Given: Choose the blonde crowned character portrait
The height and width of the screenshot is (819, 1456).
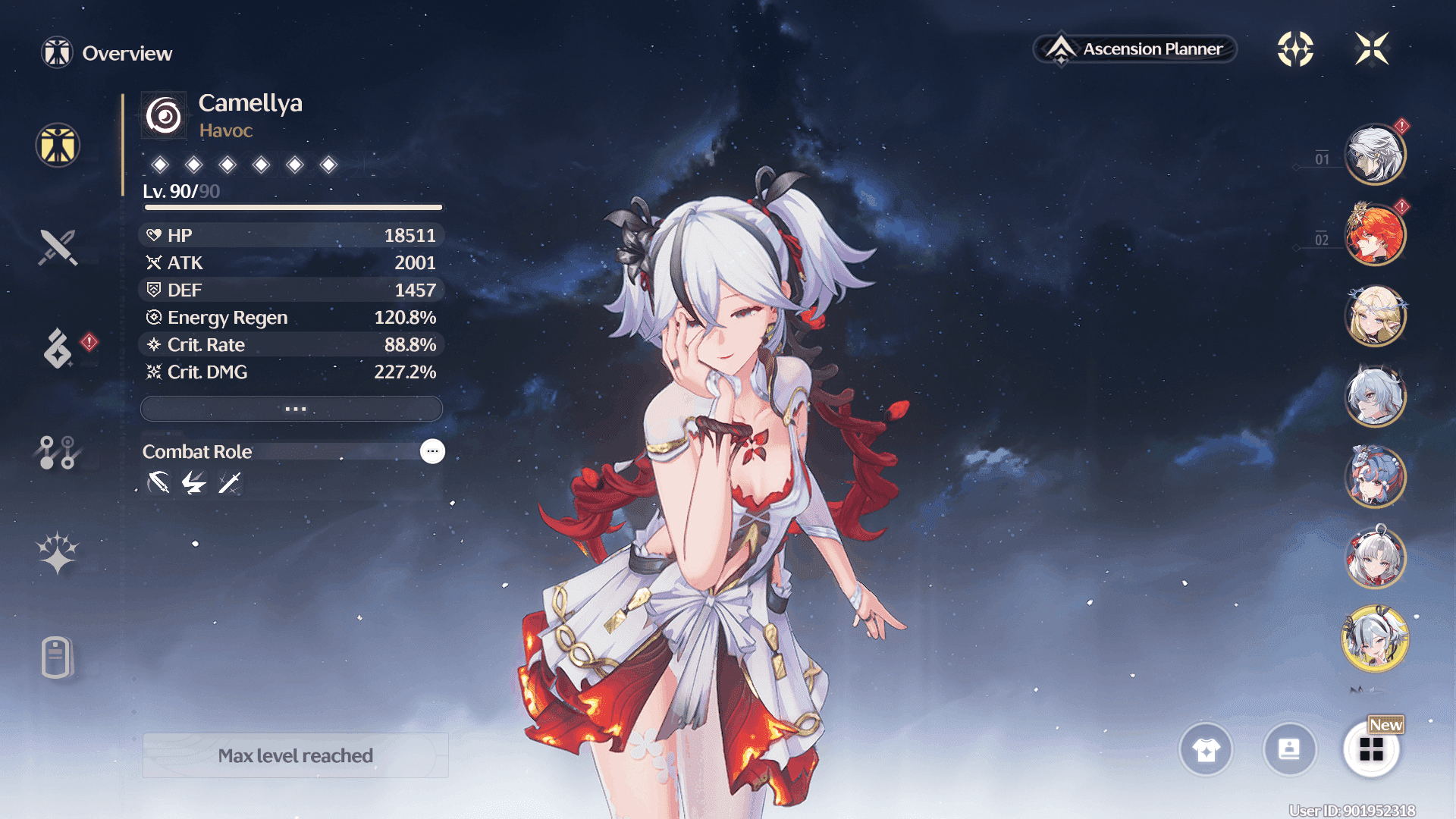Looking at the screenshot, I should (x=1375, y=315).
